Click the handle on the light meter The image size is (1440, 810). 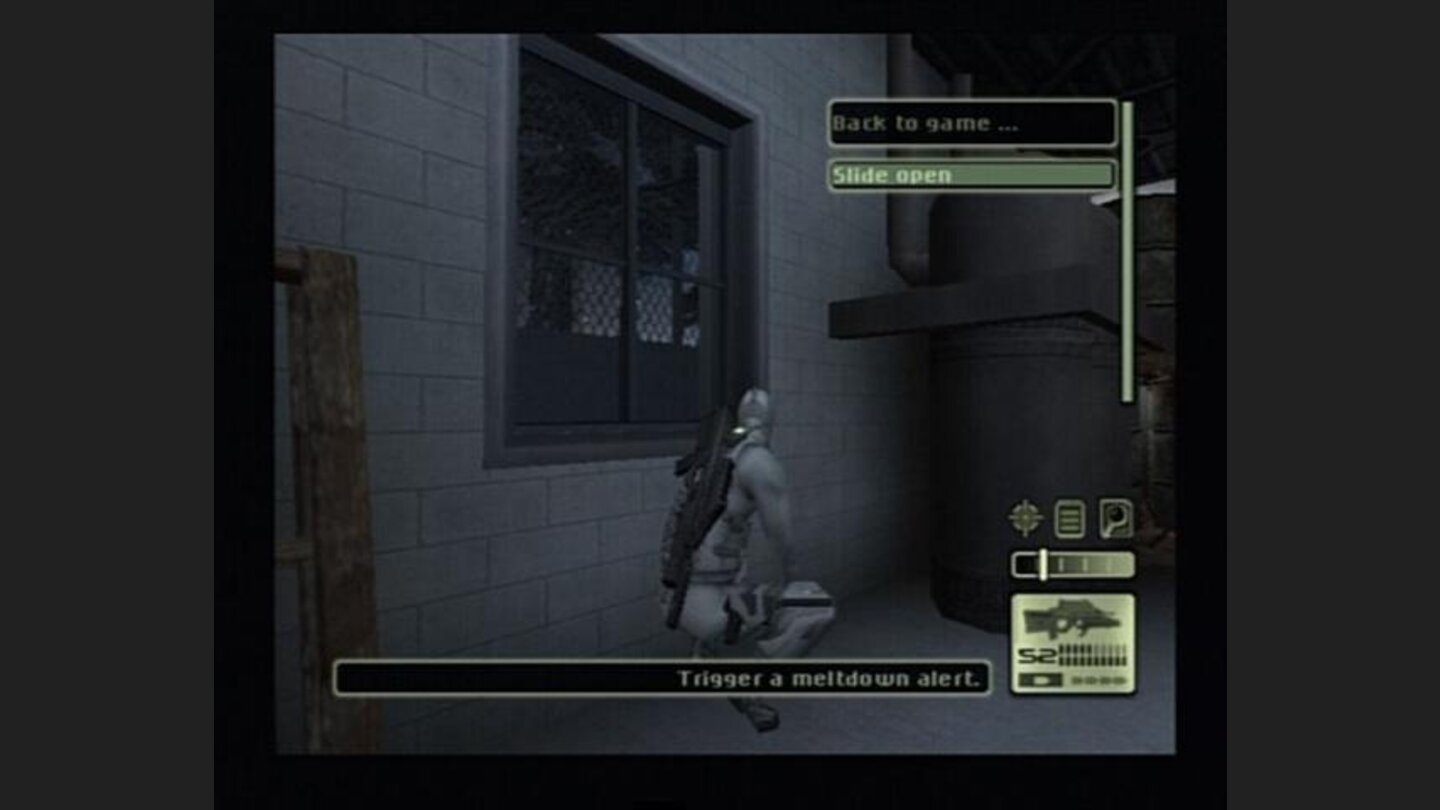click(1043, 563)
